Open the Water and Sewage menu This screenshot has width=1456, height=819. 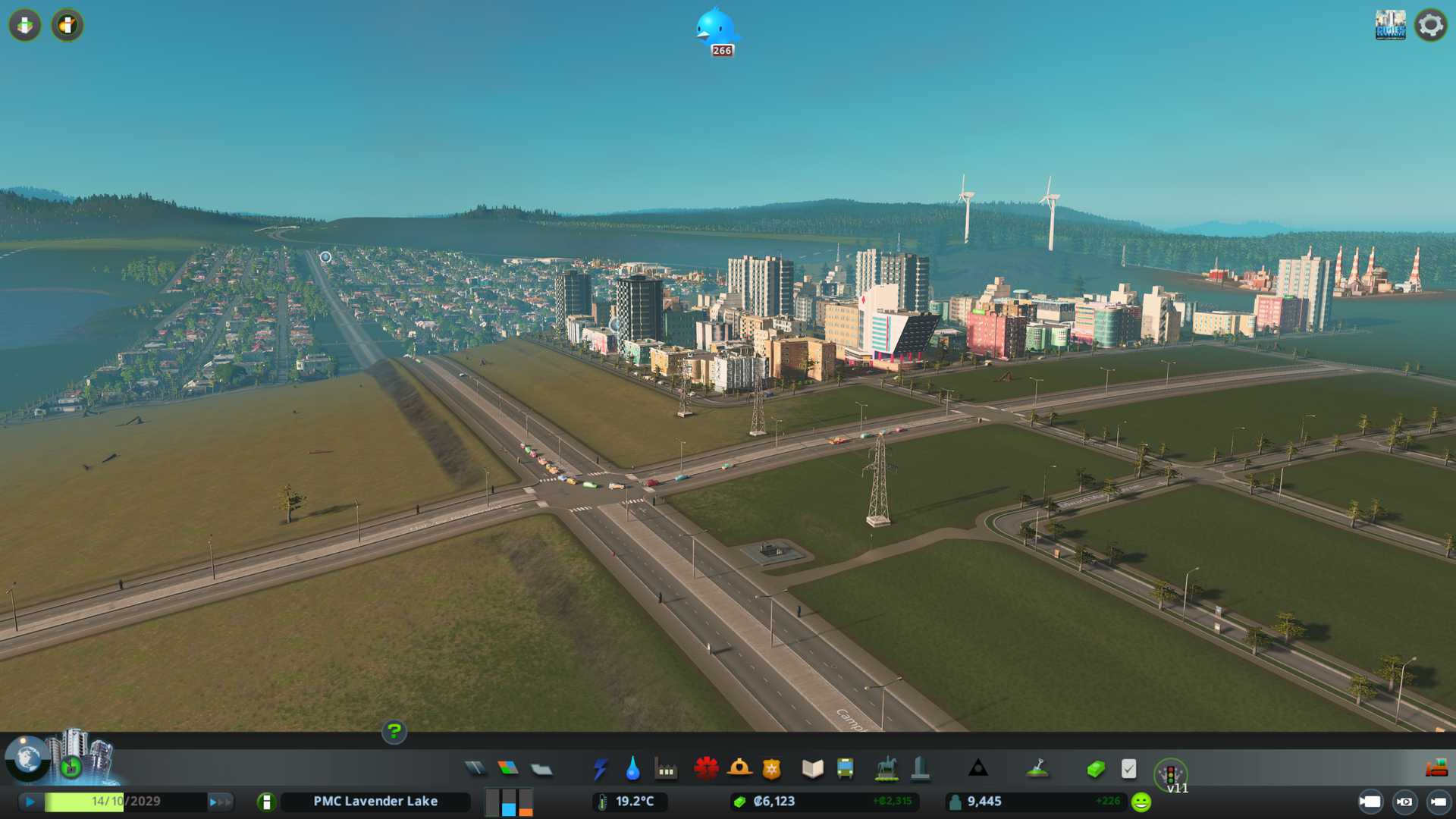tap(632, 769)
